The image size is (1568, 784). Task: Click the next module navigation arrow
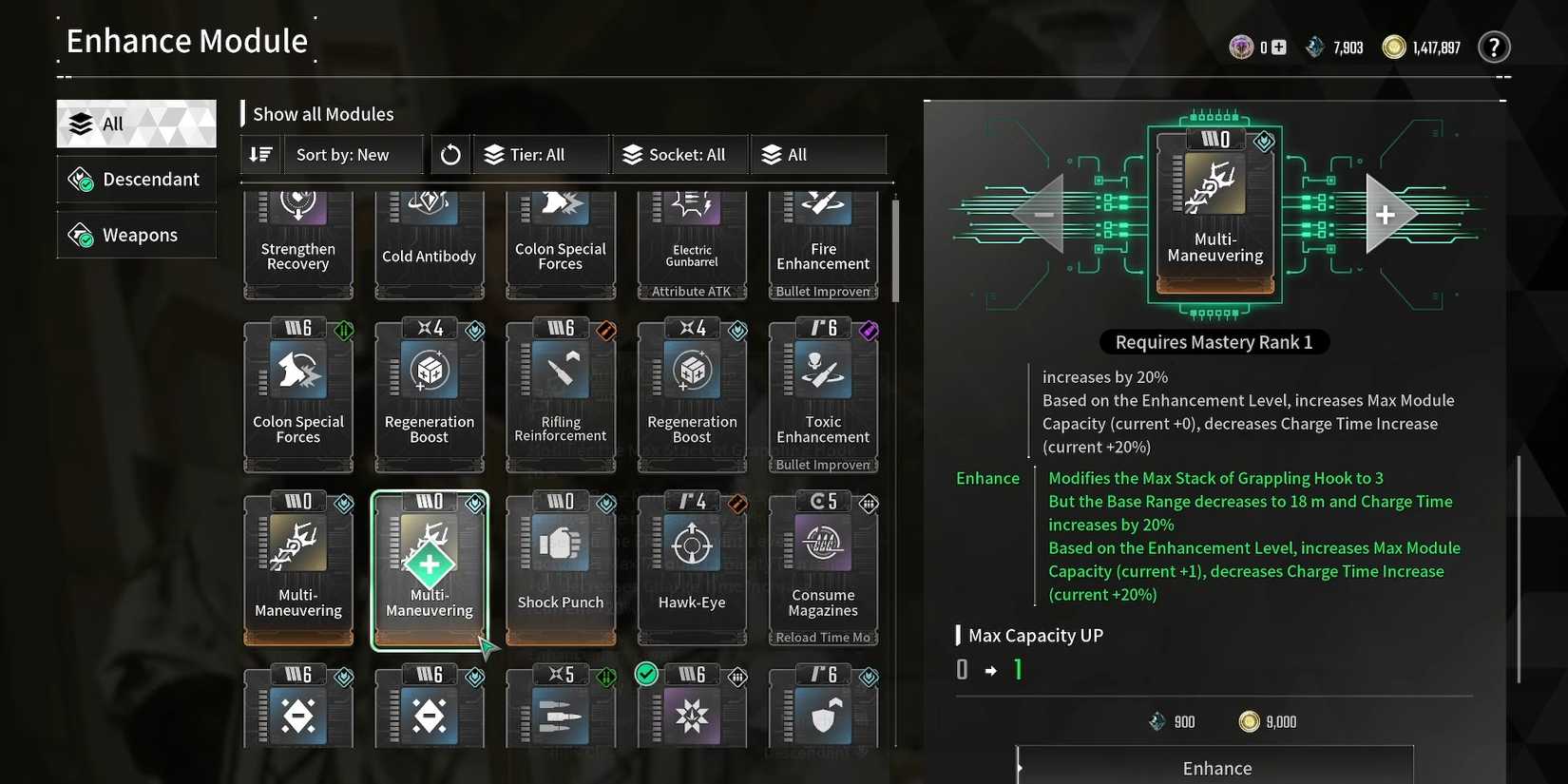click(1387, 214)
